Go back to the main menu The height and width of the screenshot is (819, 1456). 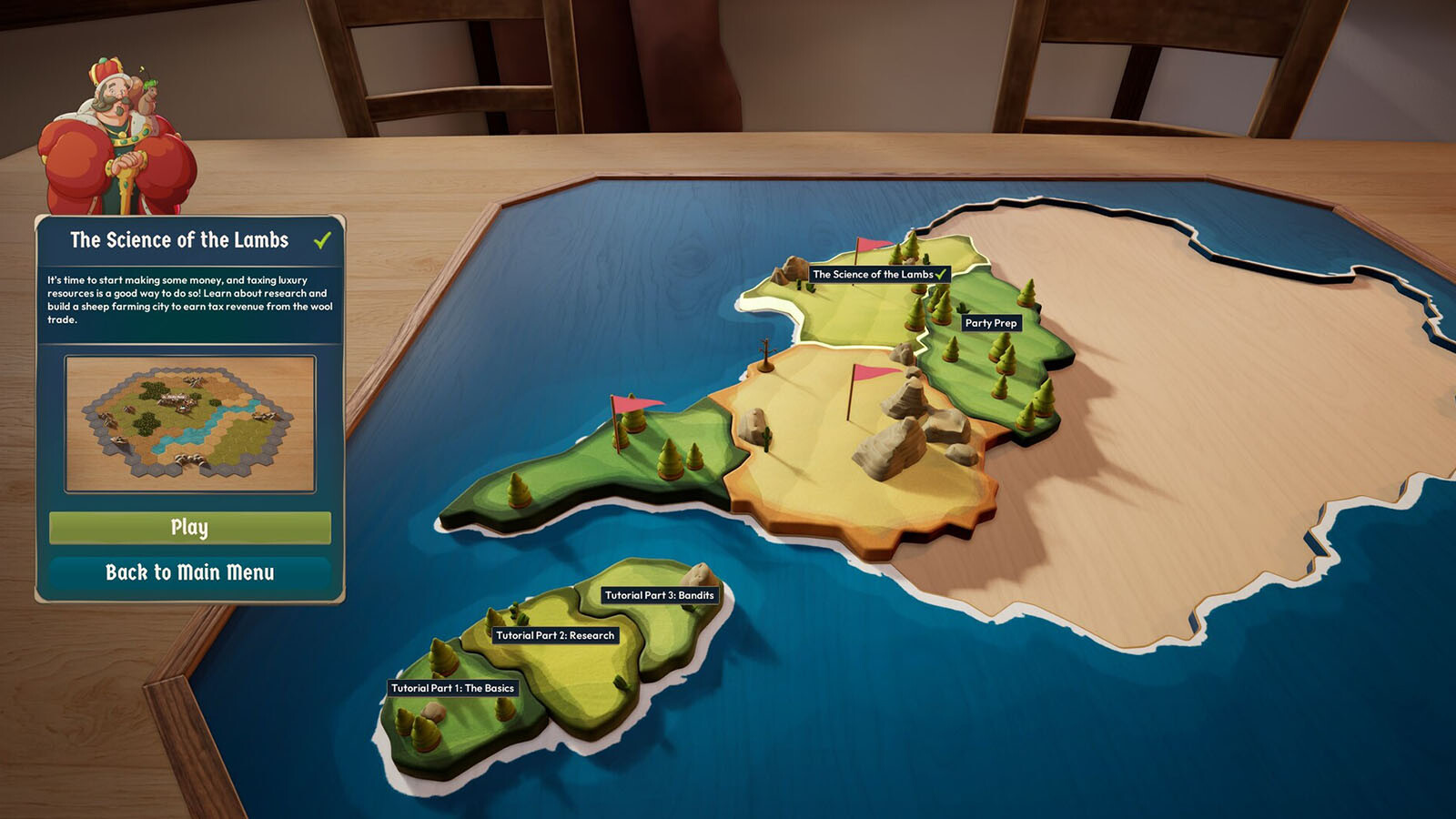(x=189, y=572)
